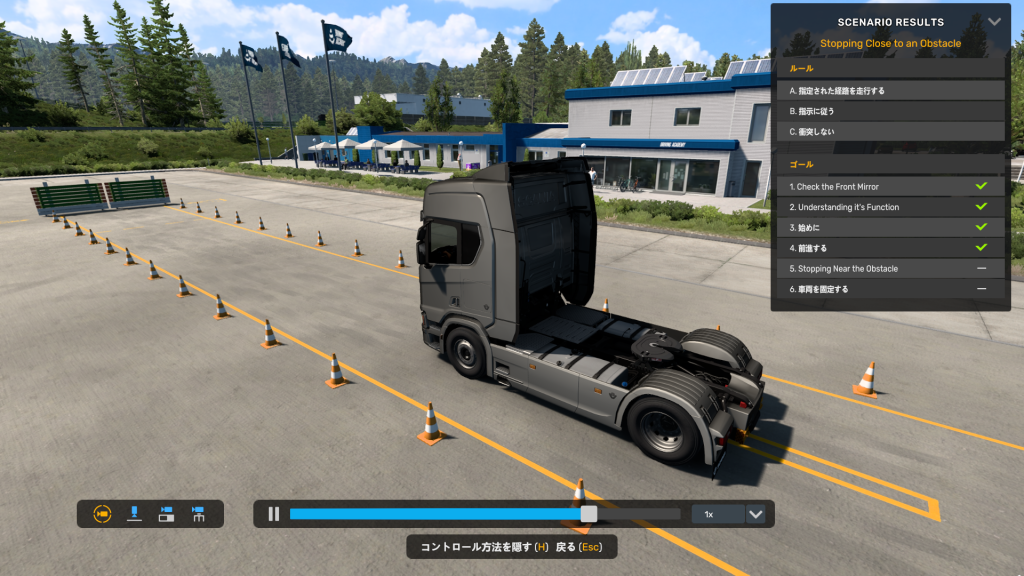
Task: Select goal 4 前進する row
Action: click(x=890, y=248)
